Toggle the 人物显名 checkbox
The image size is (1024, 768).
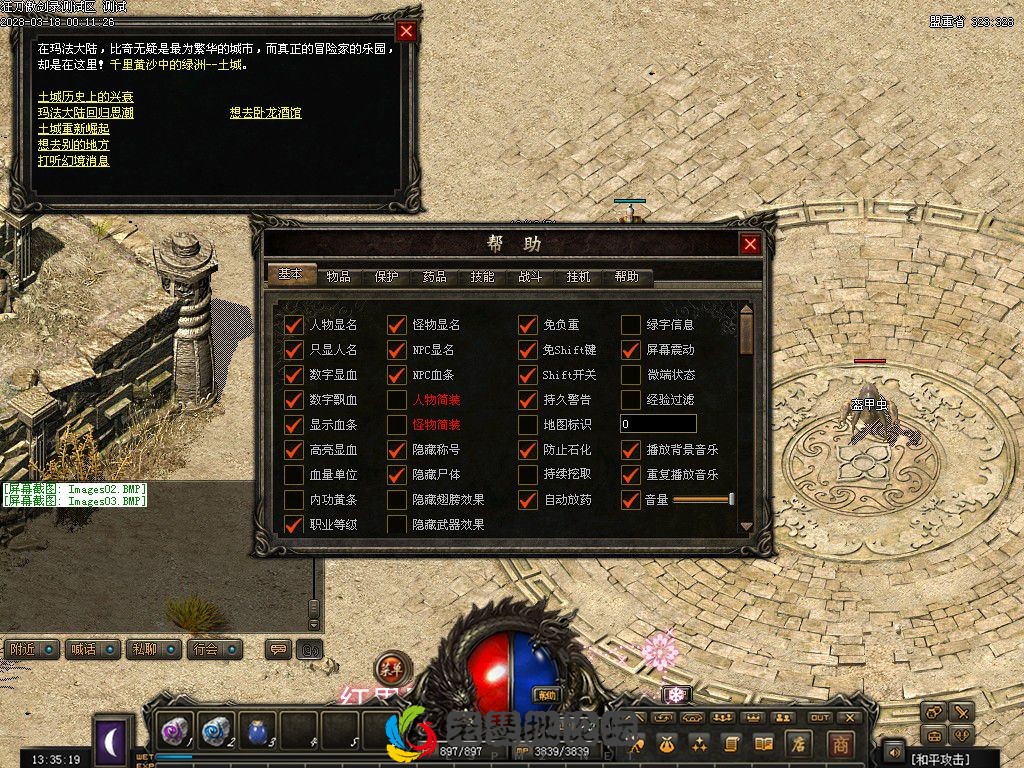click(294, 325)
